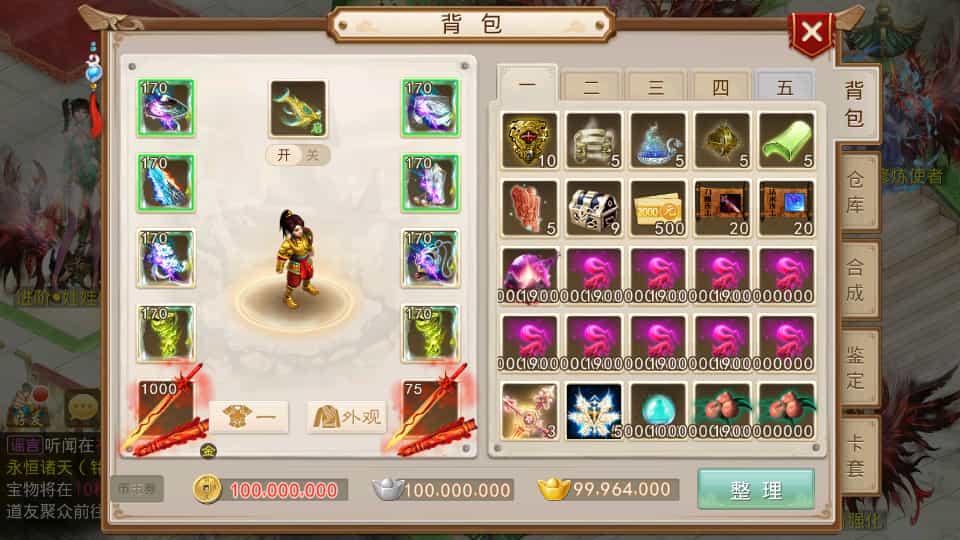
Task: Select the golden shield emblem item
Action: [529, 139]
